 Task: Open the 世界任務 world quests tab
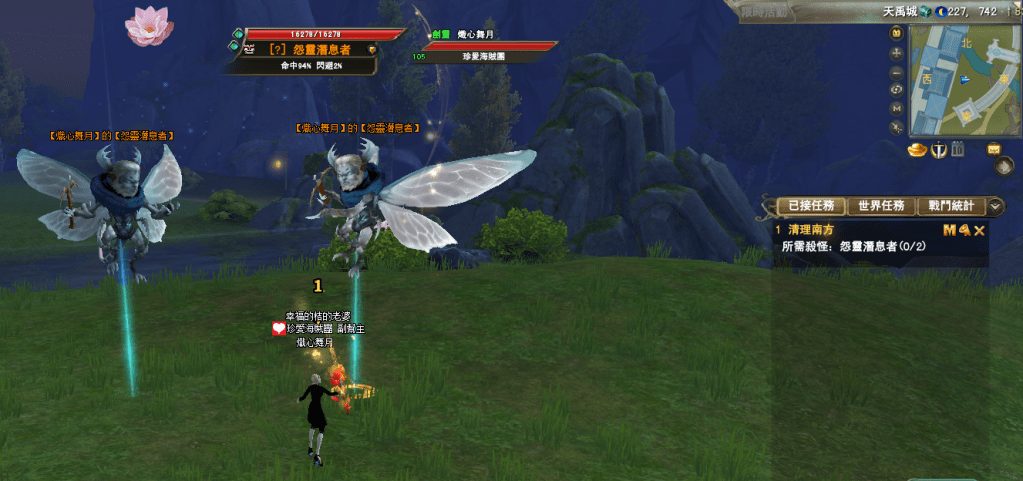pos(881,206)
